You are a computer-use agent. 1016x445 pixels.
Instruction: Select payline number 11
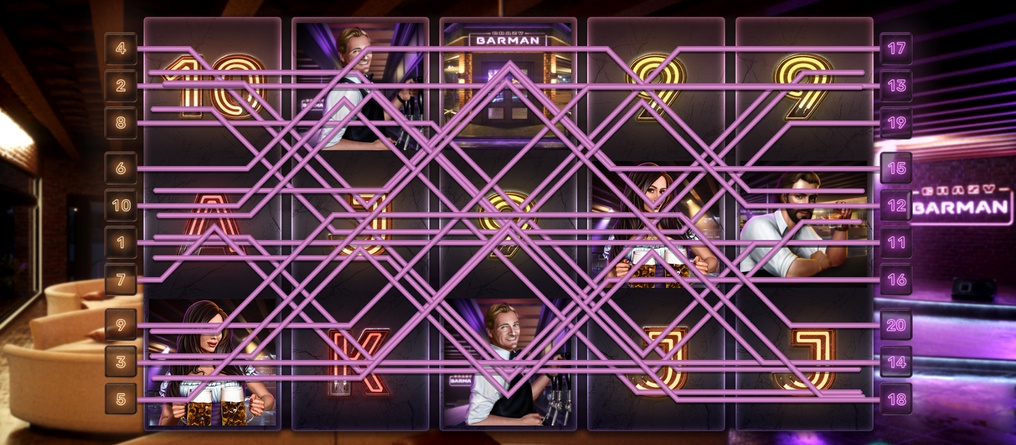pos(896,242)
